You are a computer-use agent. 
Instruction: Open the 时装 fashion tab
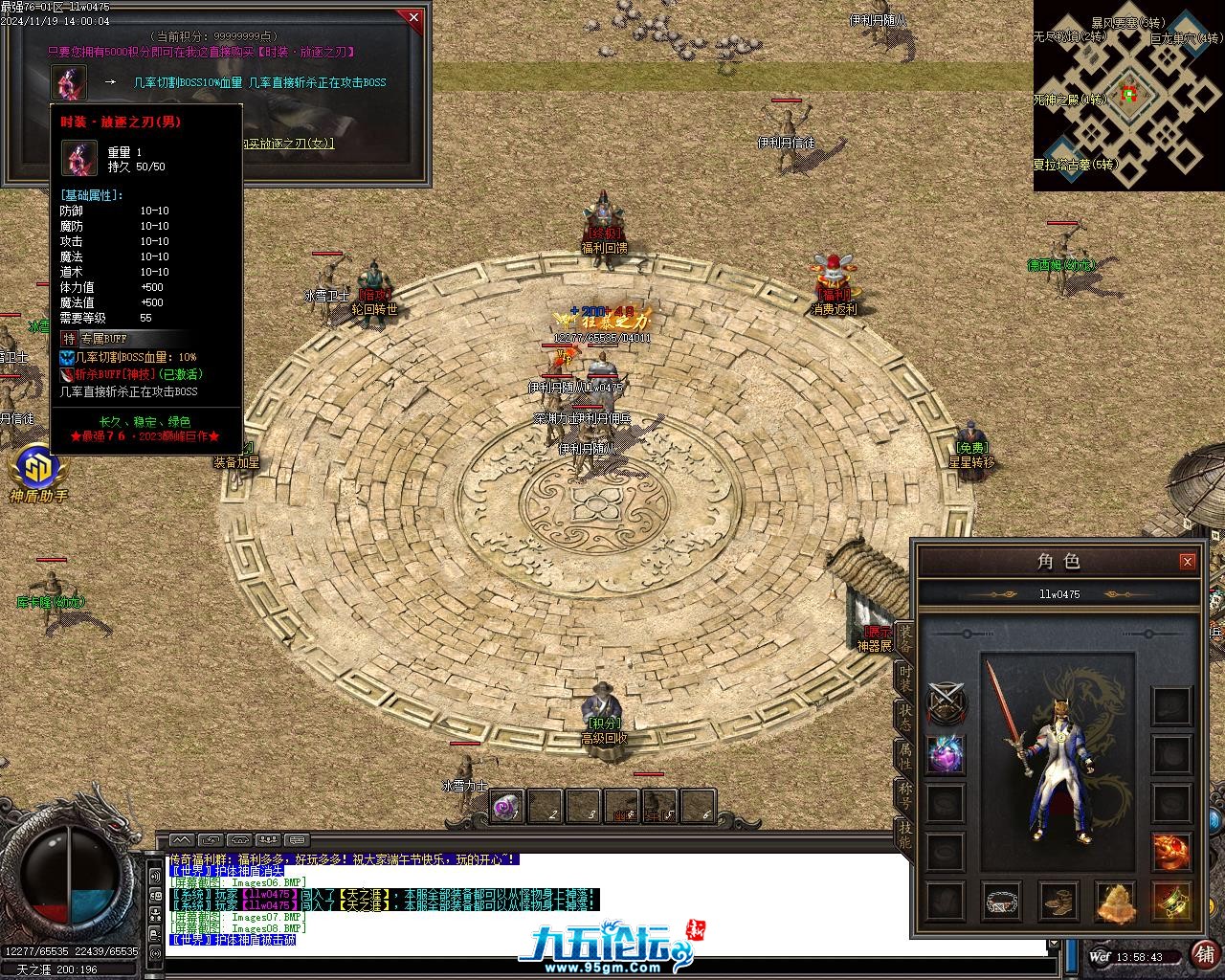click(x=904, y=679)
